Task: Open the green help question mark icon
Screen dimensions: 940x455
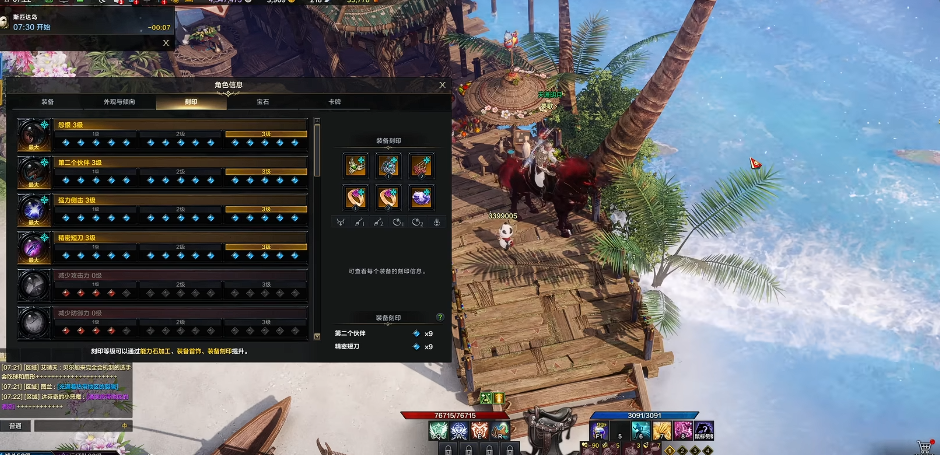Action: 440,317
